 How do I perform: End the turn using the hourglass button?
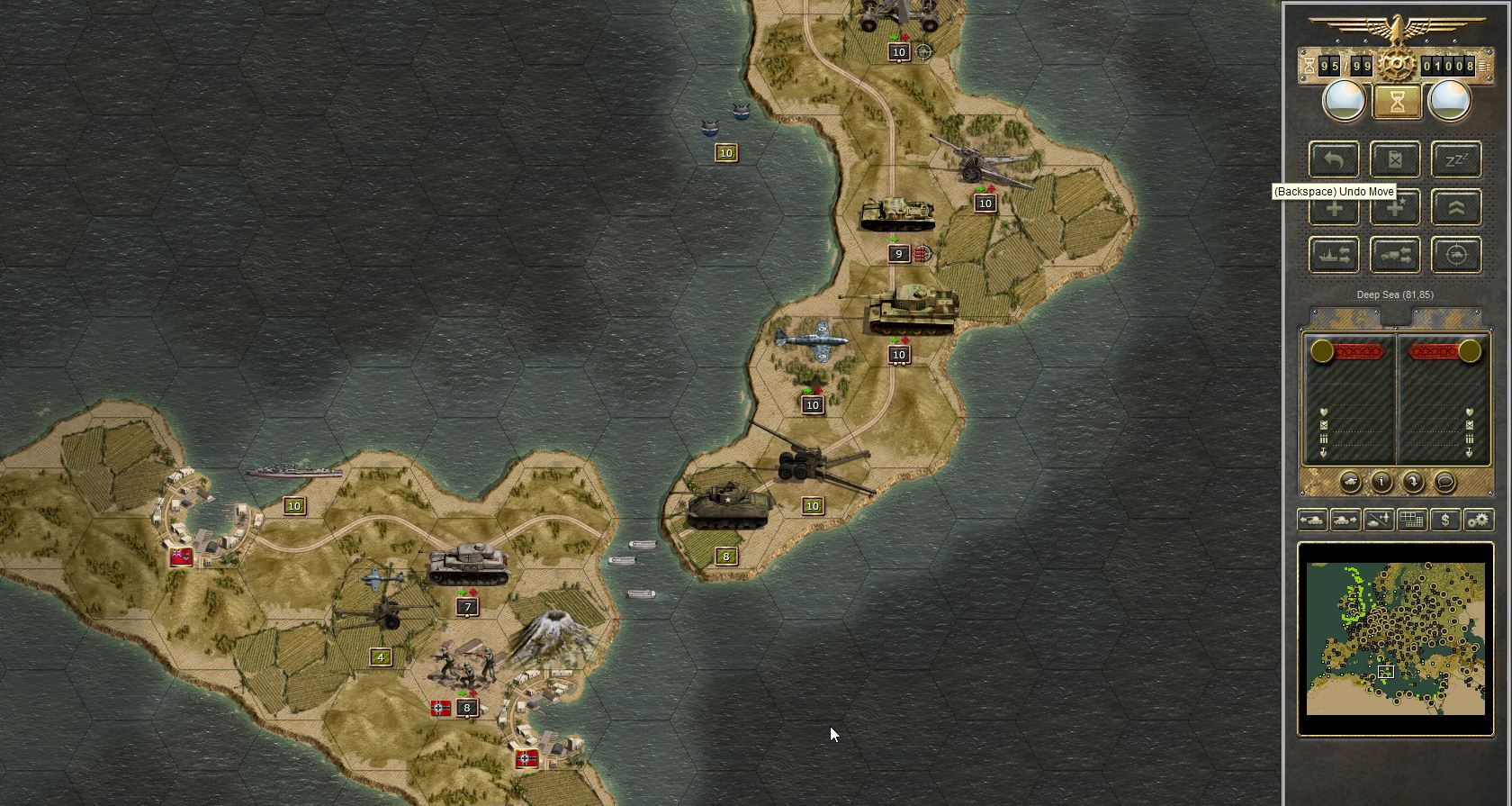1395,101
